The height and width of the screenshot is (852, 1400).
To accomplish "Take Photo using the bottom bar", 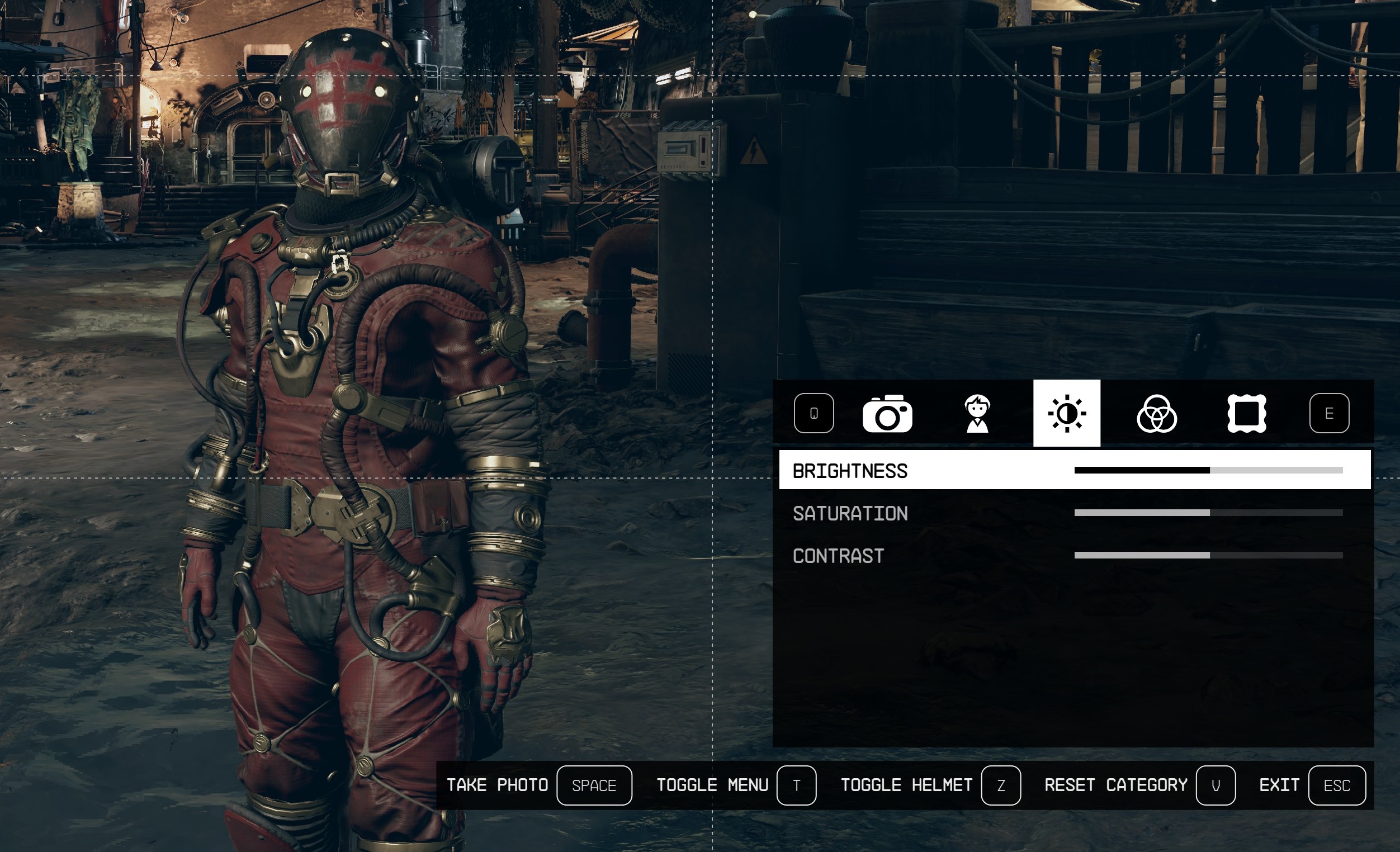I will [594, 785].
